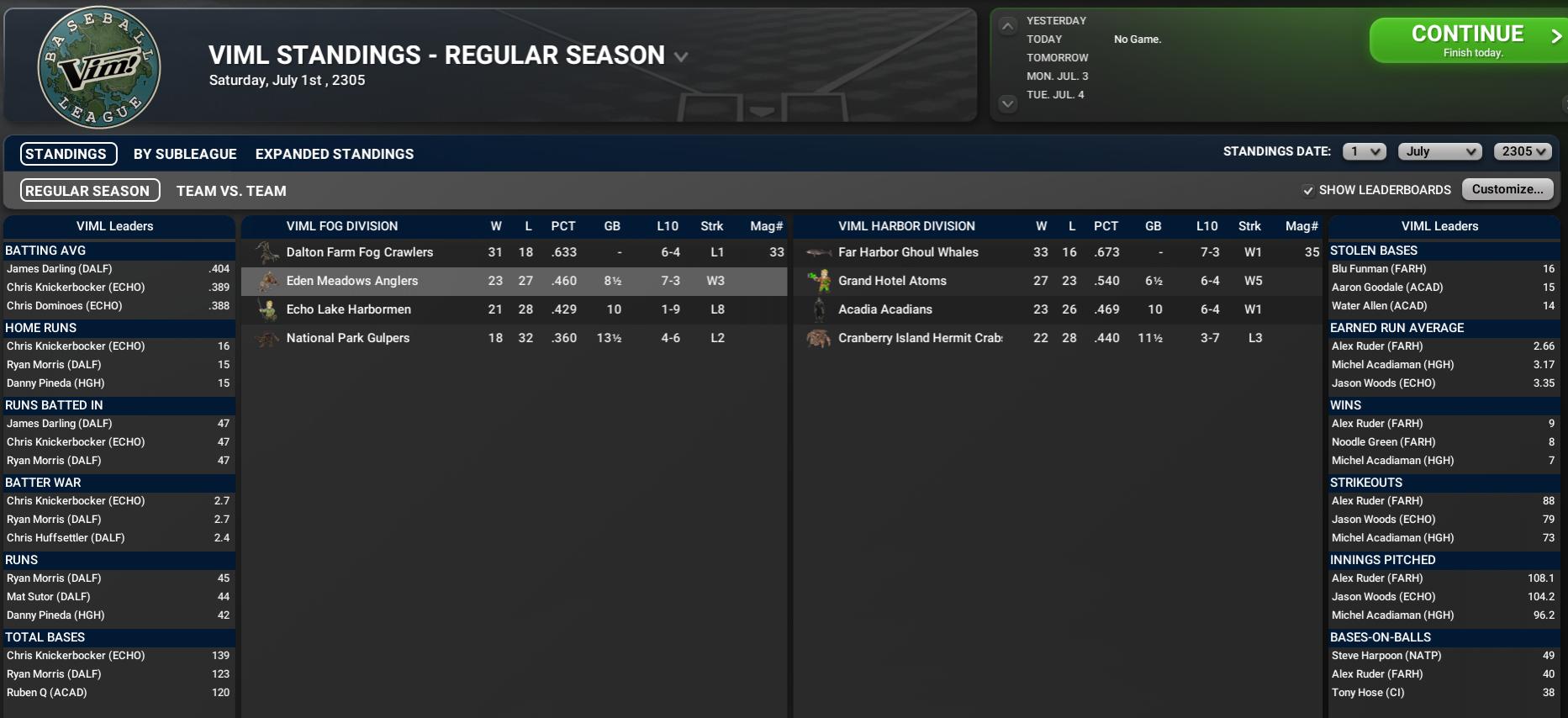The width and height of the screenshot is (1568, 718).
Task: Open the Far Harbor Ghoul Whales team
Action: 908,252
